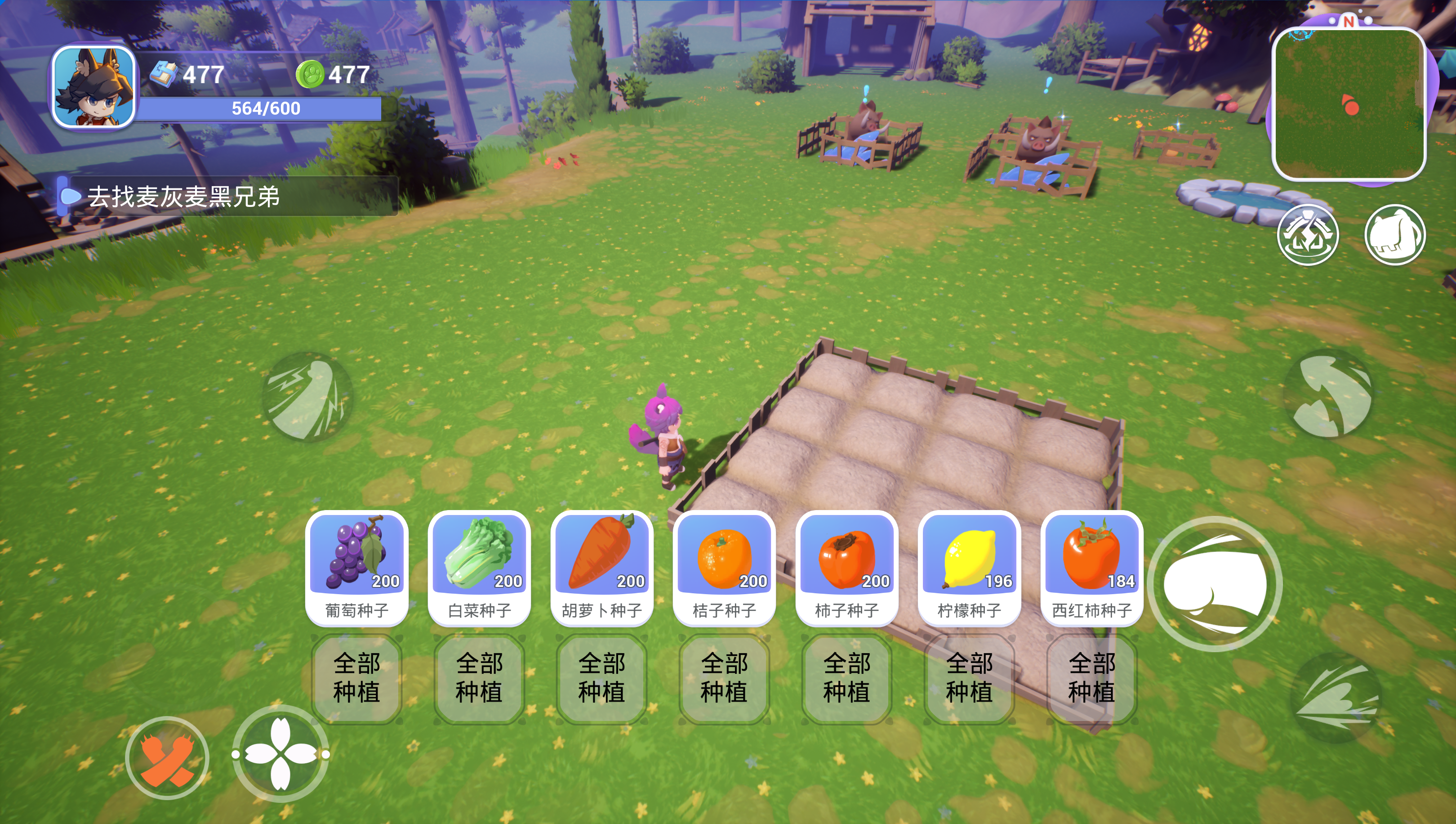The width and height of the screenshot is (1456, 824).
Task: Open the minimap
Action: tap(1349, 103)
